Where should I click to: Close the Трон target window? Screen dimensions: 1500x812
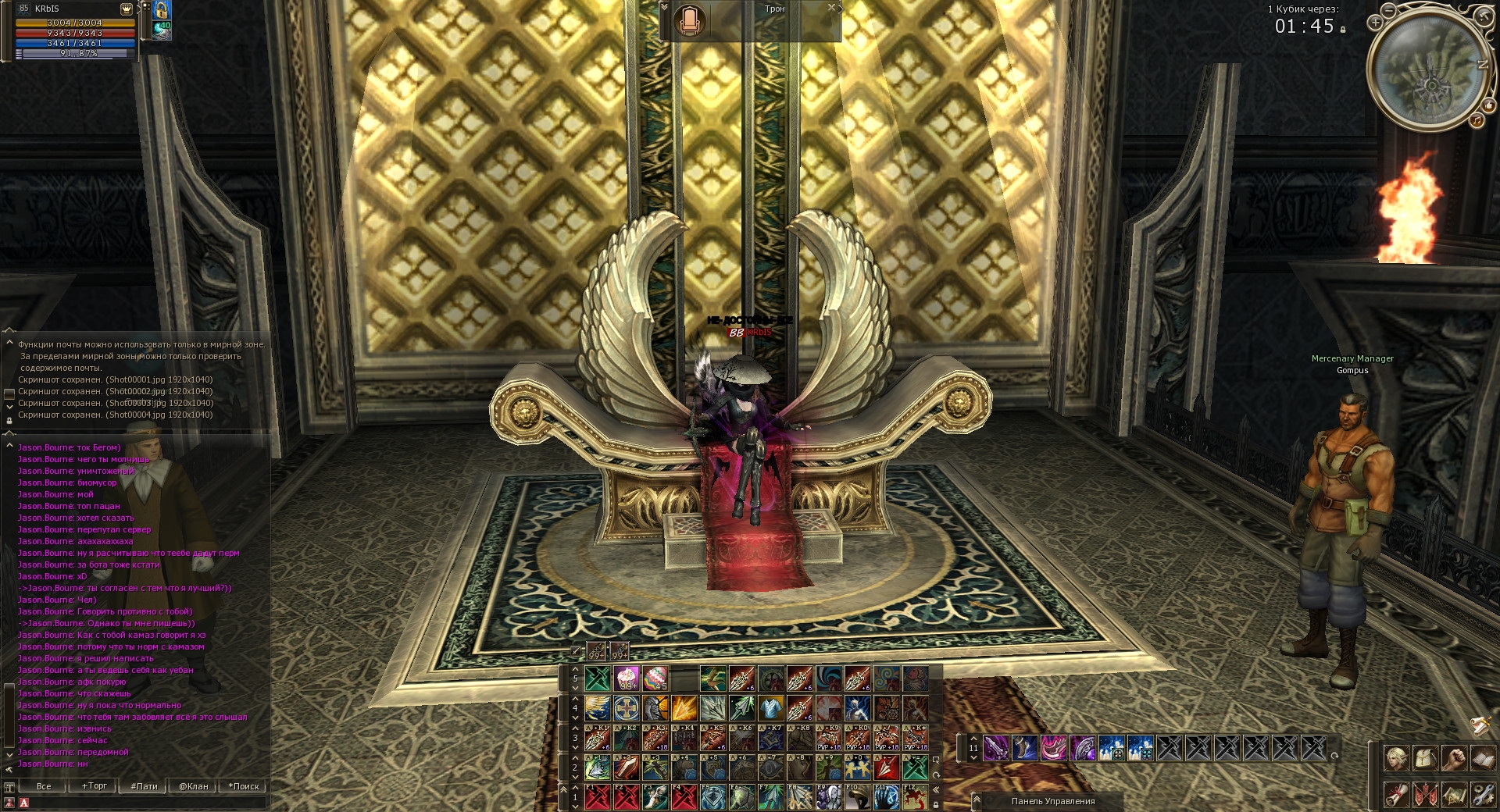(x=832, y=8)
